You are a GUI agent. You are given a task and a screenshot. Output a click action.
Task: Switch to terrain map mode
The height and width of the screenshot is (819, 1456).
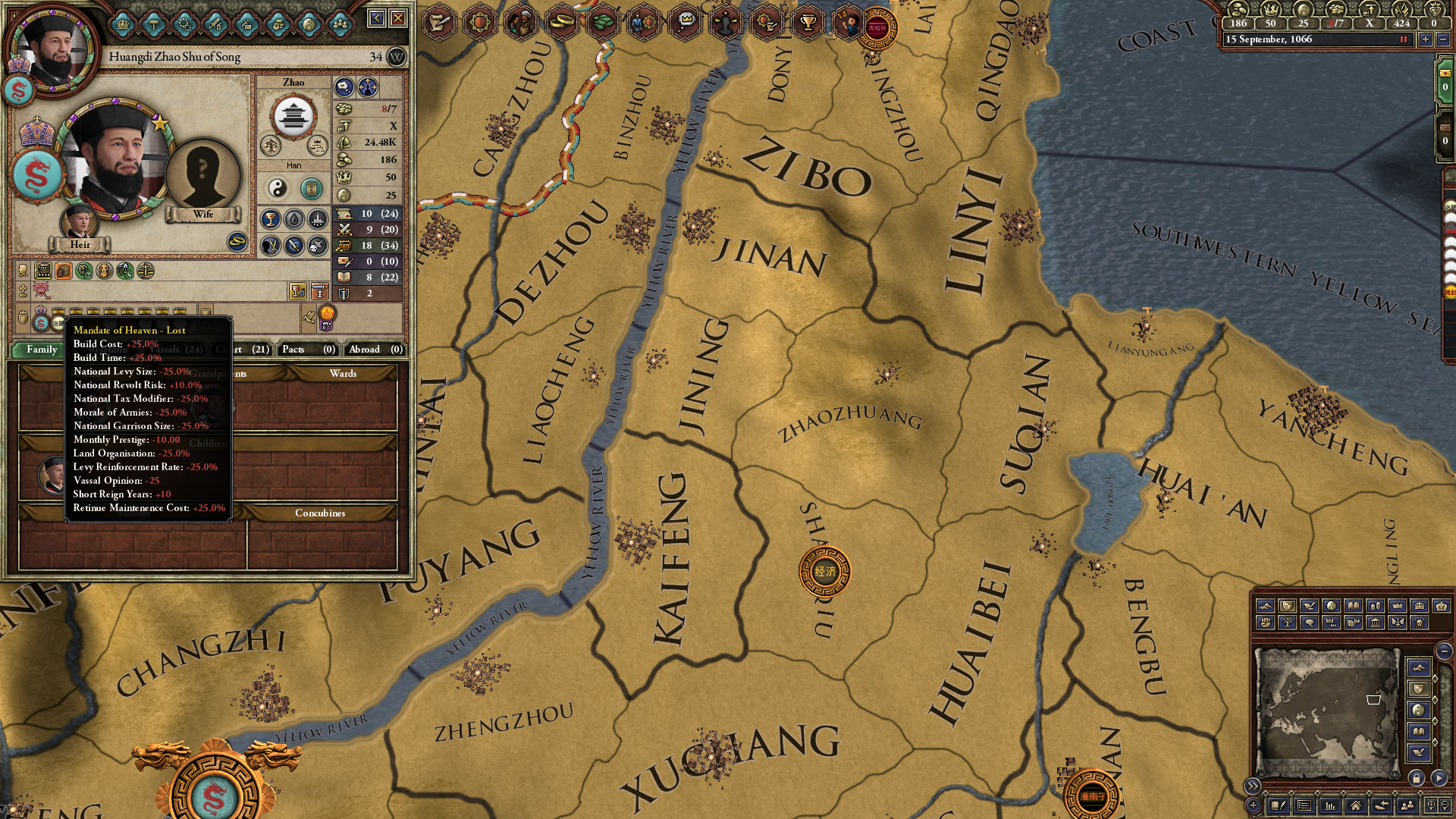pyautogui.click(x=1266, y=605)
